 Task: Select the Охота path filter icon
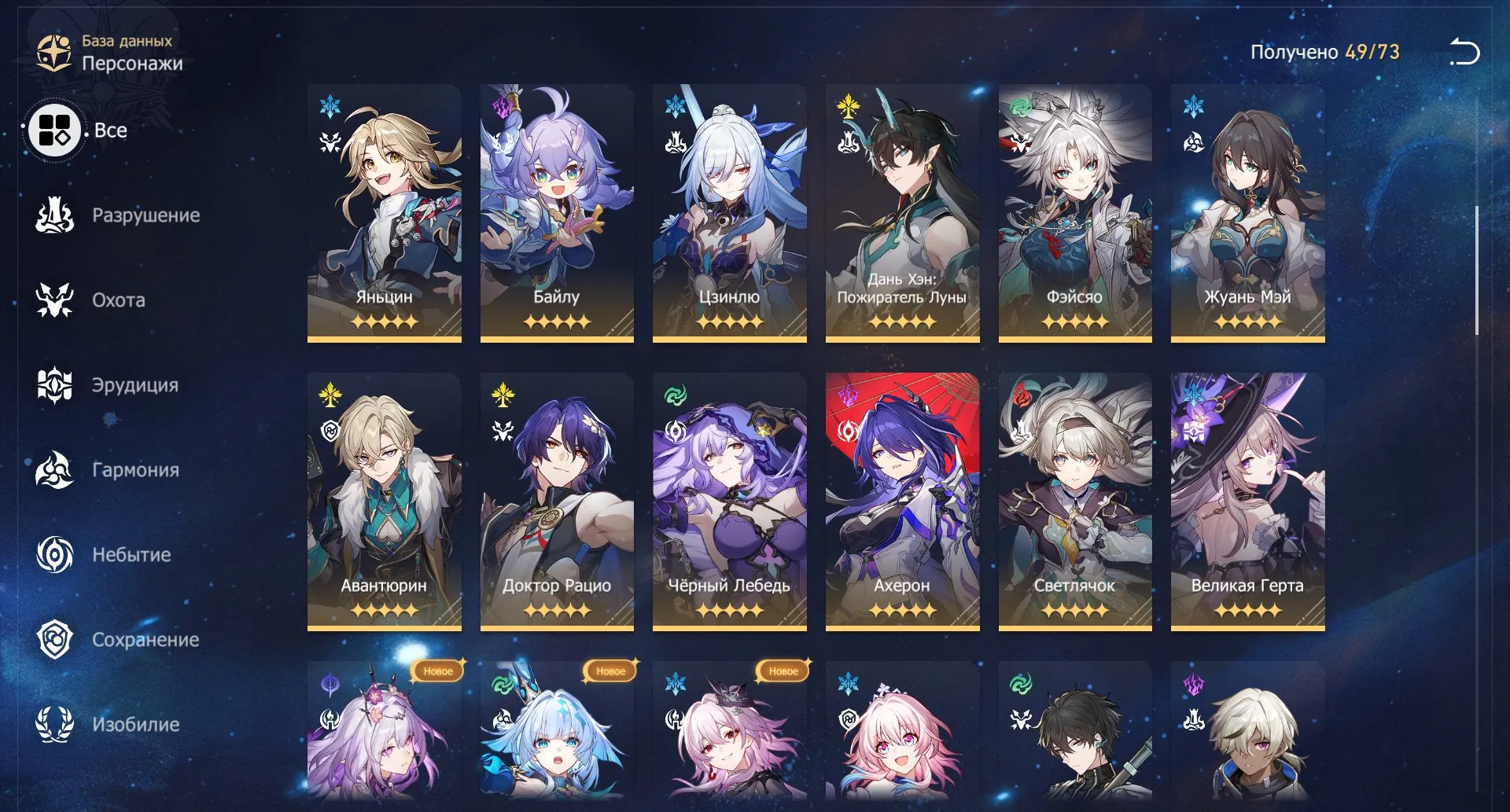pos(52,299)
